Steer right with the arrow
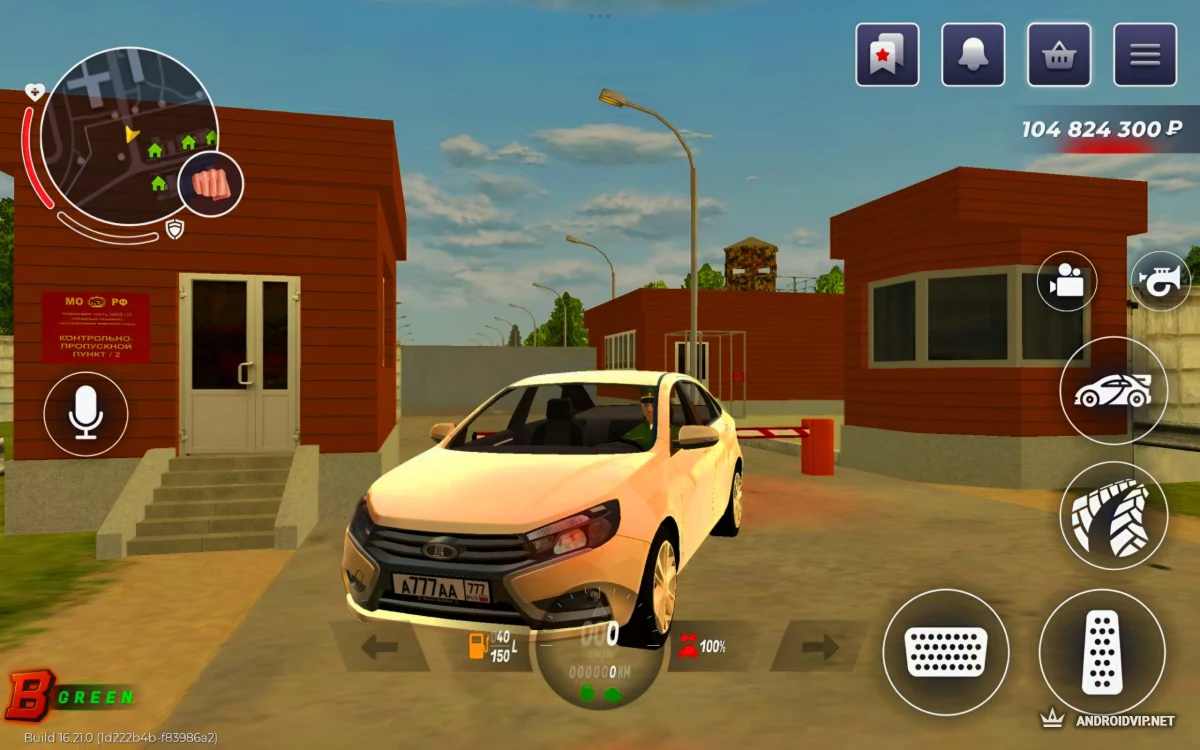 pyautogui.click(x=820, y=647)
